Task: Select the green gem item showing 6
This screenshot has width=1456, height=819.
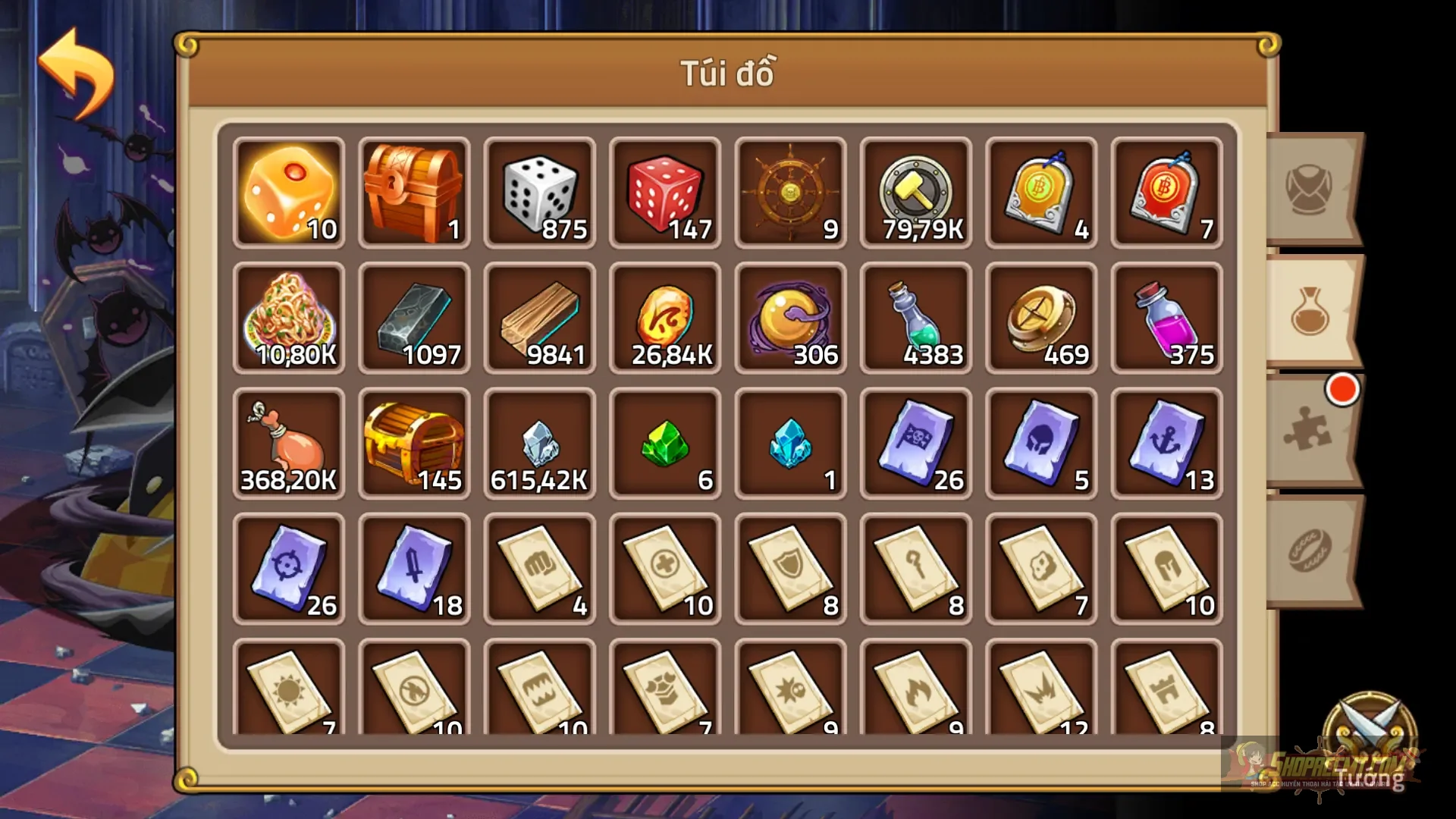Action: [x=665, y=444]
